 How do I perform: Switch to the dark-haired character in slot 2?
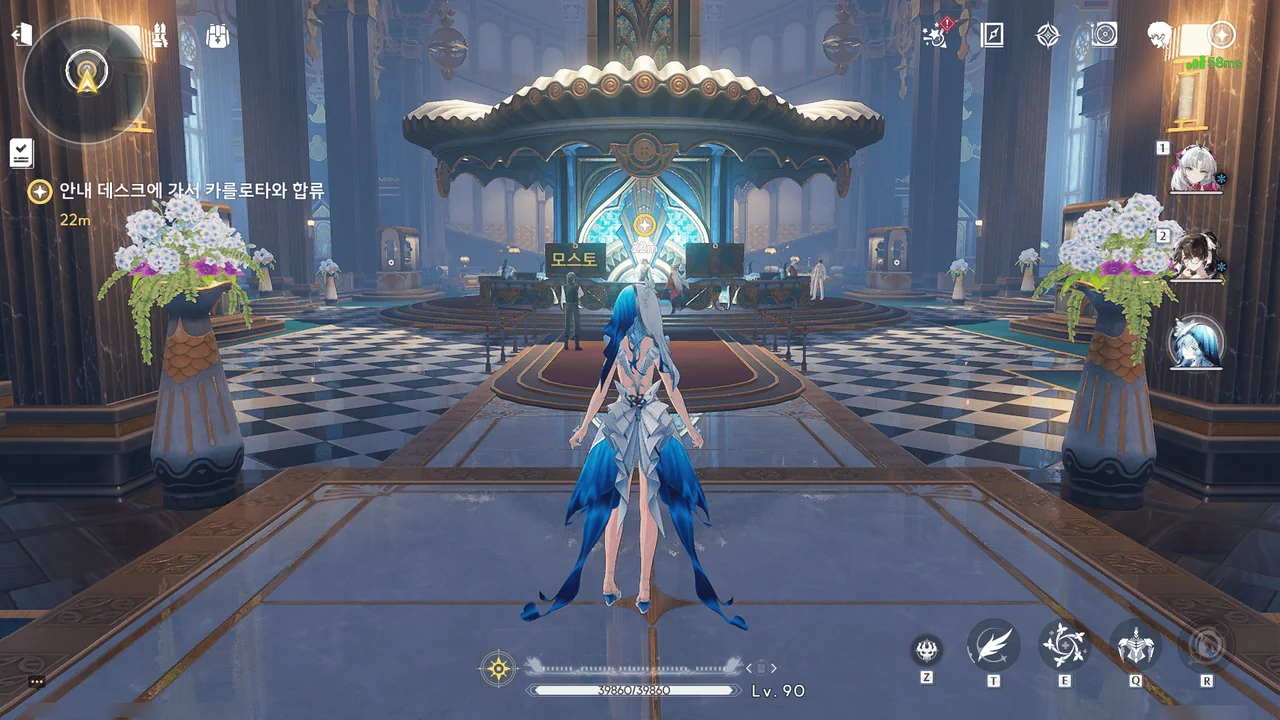coord(1196,256)
